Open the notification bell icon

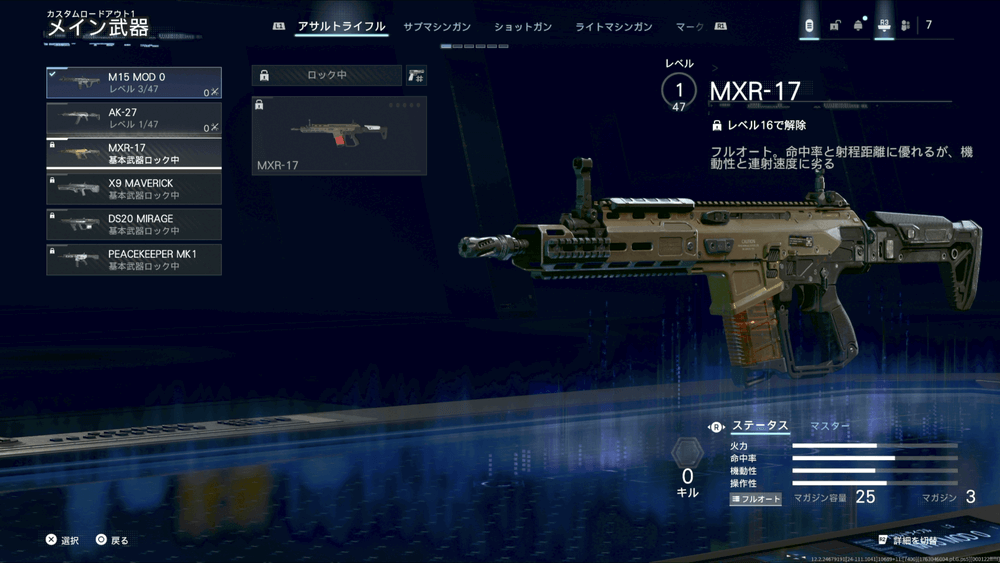tap(858, 25)
